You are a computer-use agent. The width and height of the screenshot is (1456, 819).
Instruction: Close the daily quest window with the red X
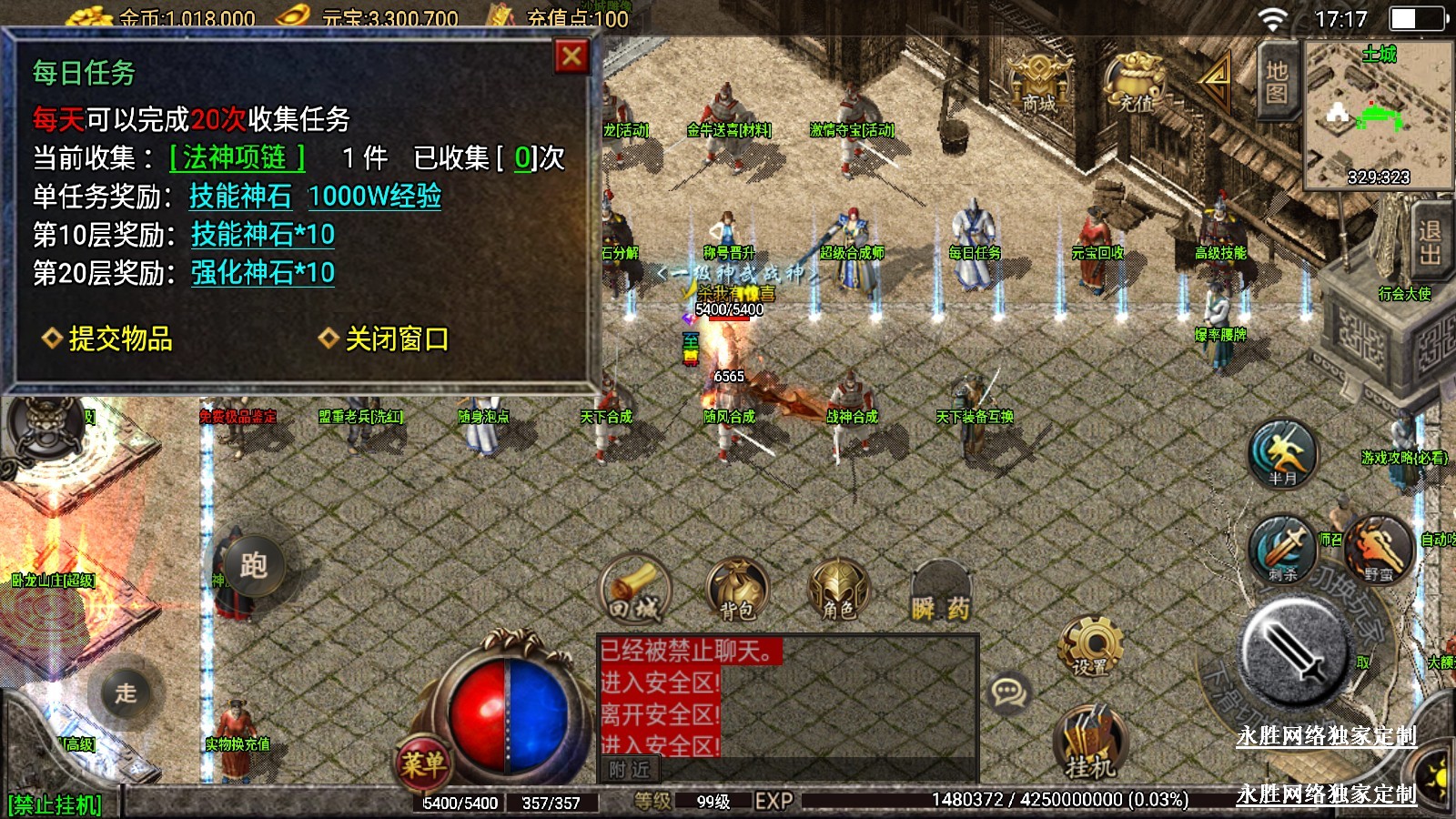click(571, 57)
